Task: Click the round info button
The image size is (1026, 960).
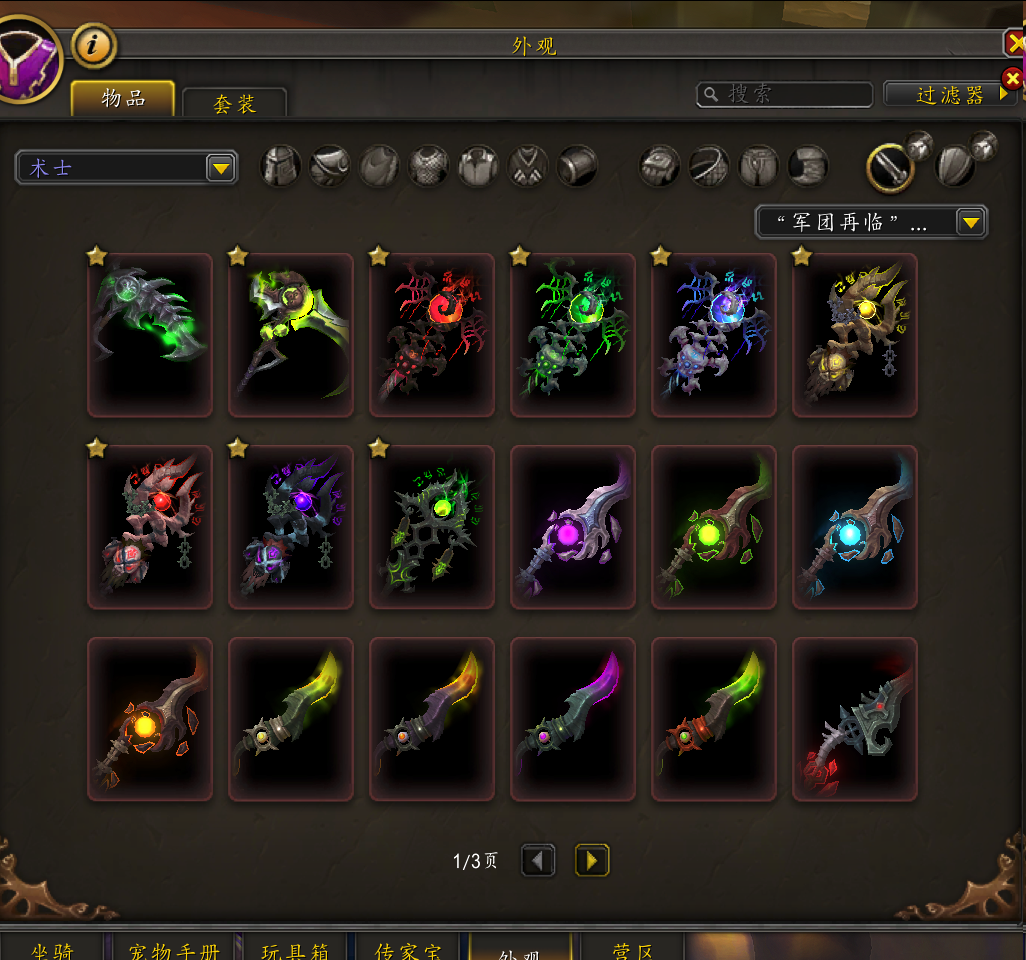Action: coord(95,45)
